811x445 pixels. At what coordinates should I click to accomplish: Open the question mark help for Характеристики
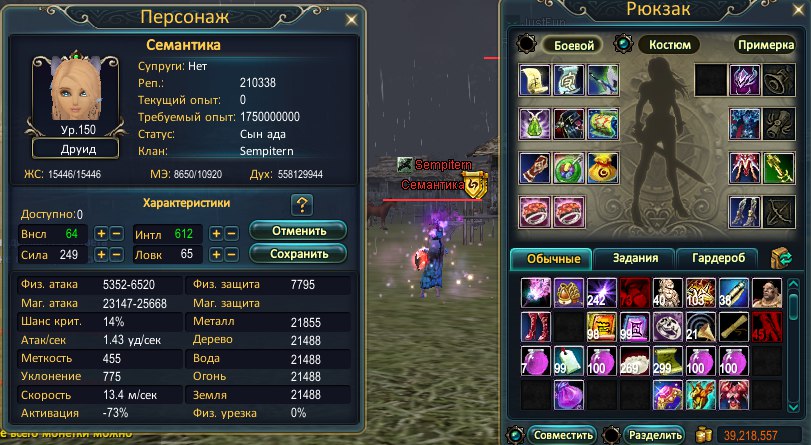pyautogui.click(x=301, y=205)
